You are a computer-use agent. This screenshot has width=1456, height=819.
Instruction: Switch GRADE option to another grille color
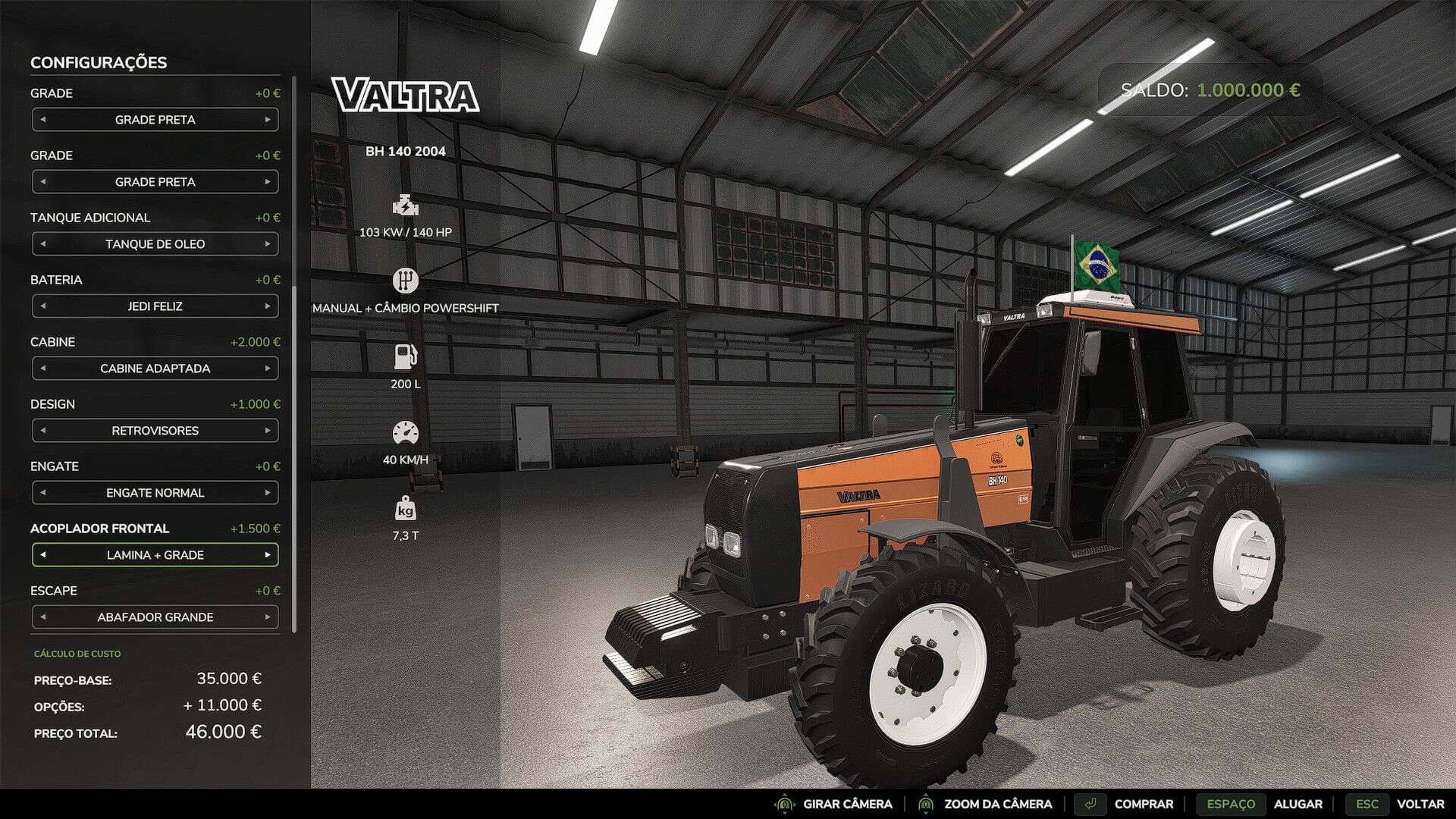coord(269,119)
